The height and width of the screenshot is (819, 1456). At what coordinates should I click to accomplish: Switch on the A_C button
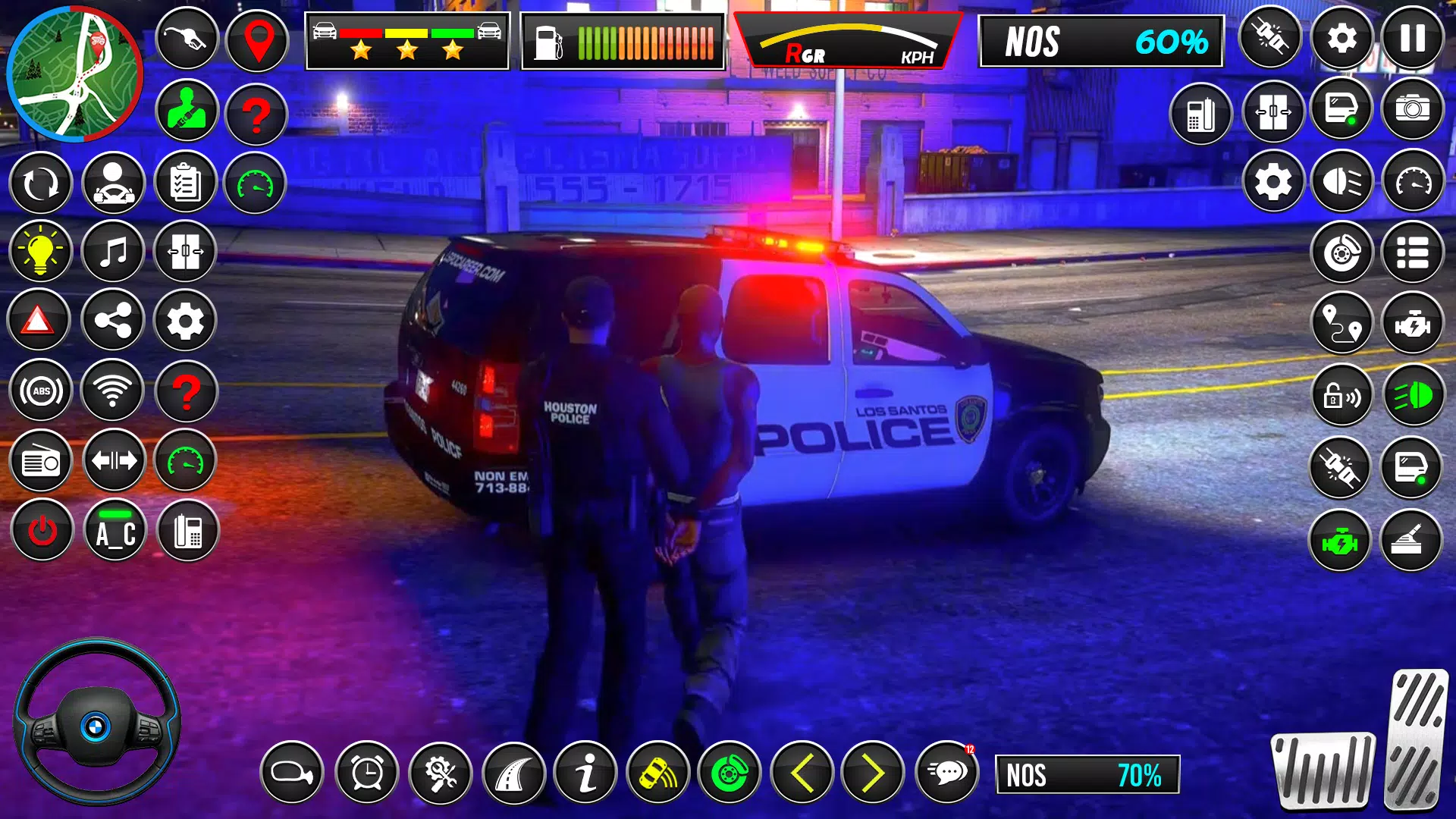tap(115, 531)
